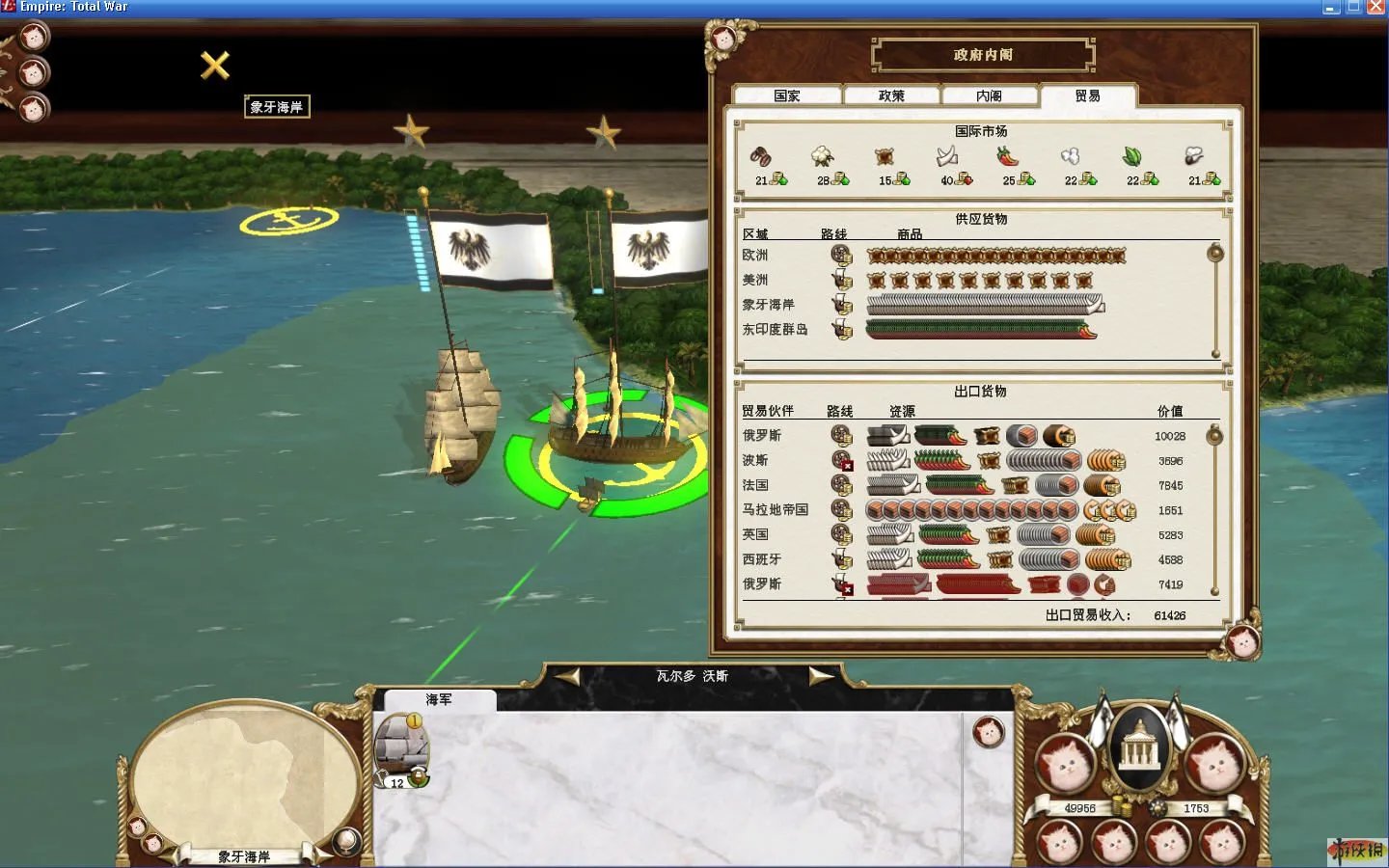Cycle to previous fleet with left arrow
The height and width of the screenshot is (868, 1389).
click(567, 677)
